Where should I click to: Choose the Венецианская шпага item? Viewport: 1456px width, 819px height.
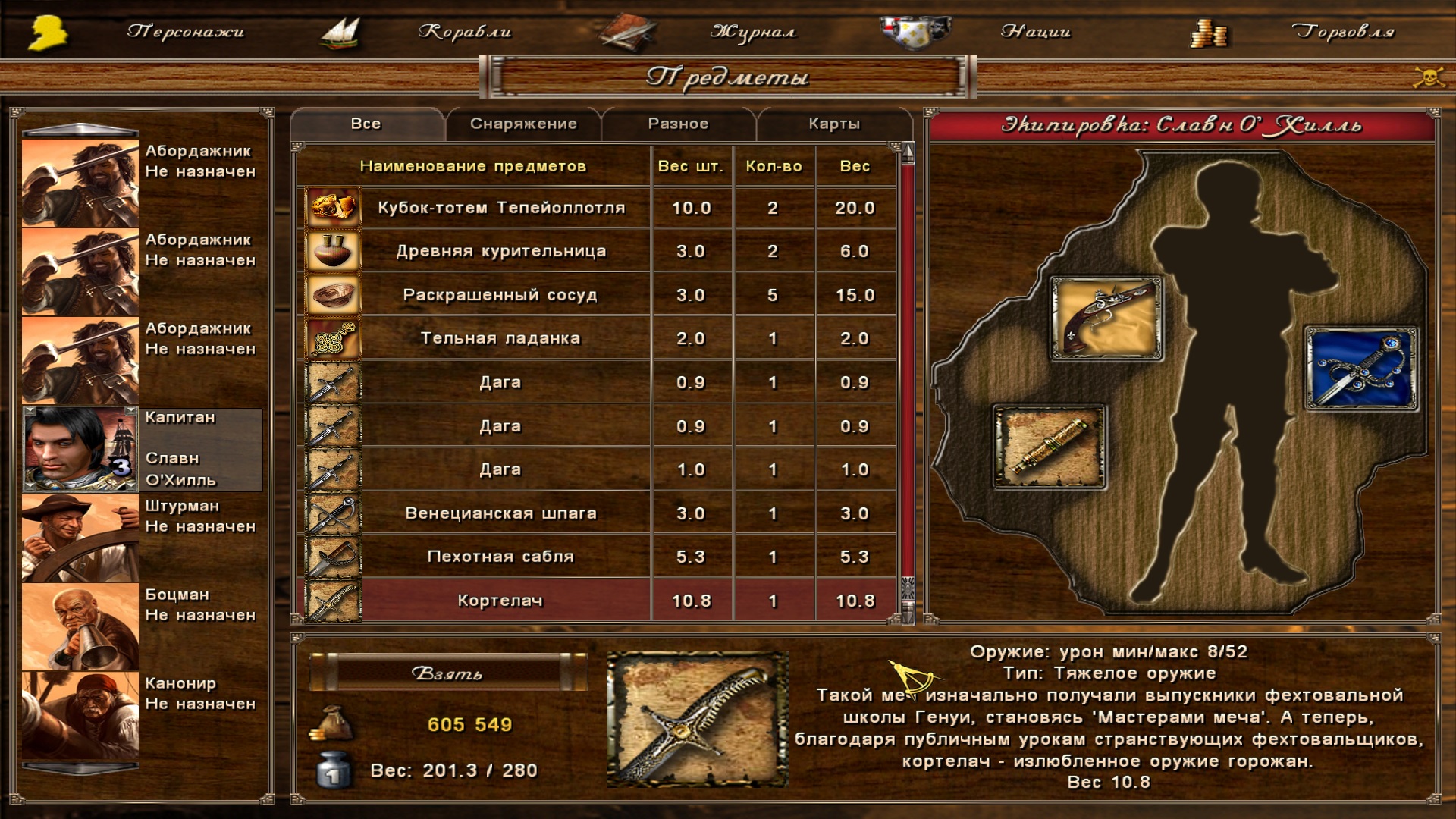click(x=501, y=513)
